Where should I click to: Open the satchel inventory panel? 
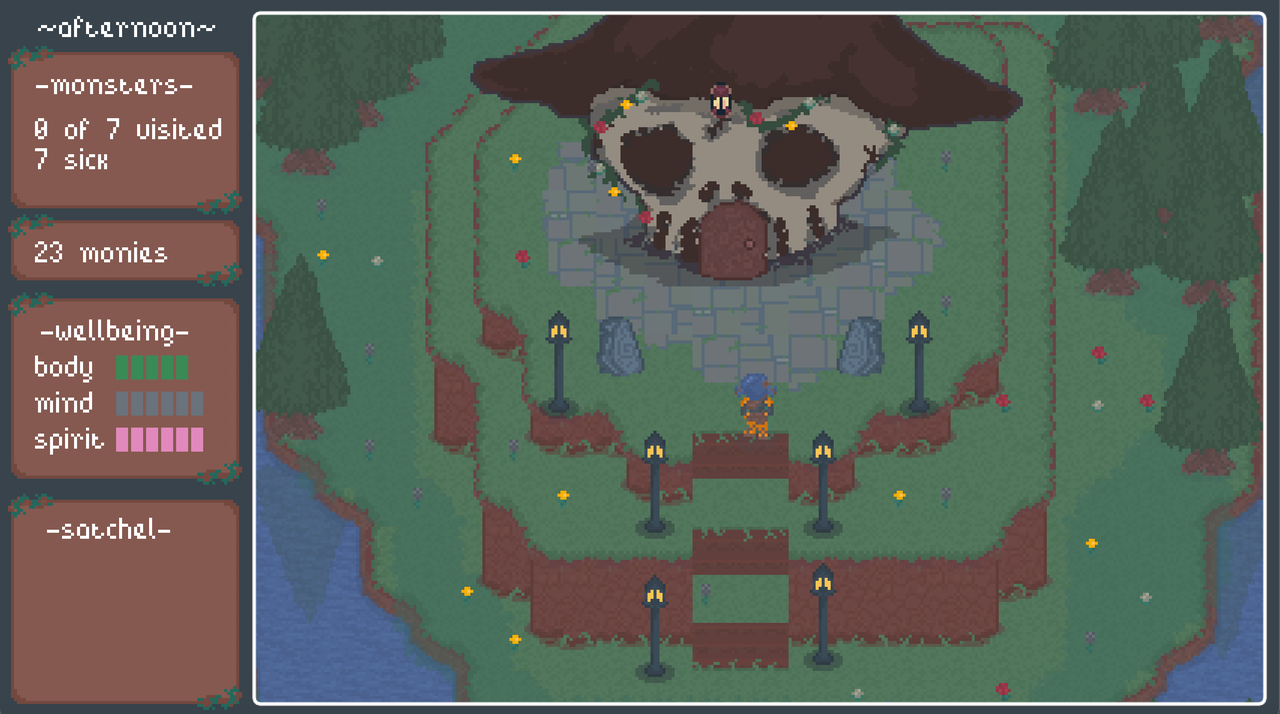(x=125, y=598)
